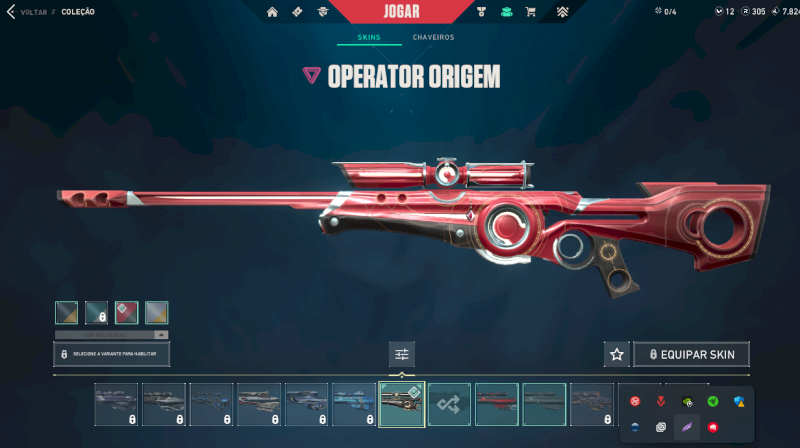Switch to the Chaveiros tab
The width and height of the screenshot is (800, 448).
pos(433,38)
